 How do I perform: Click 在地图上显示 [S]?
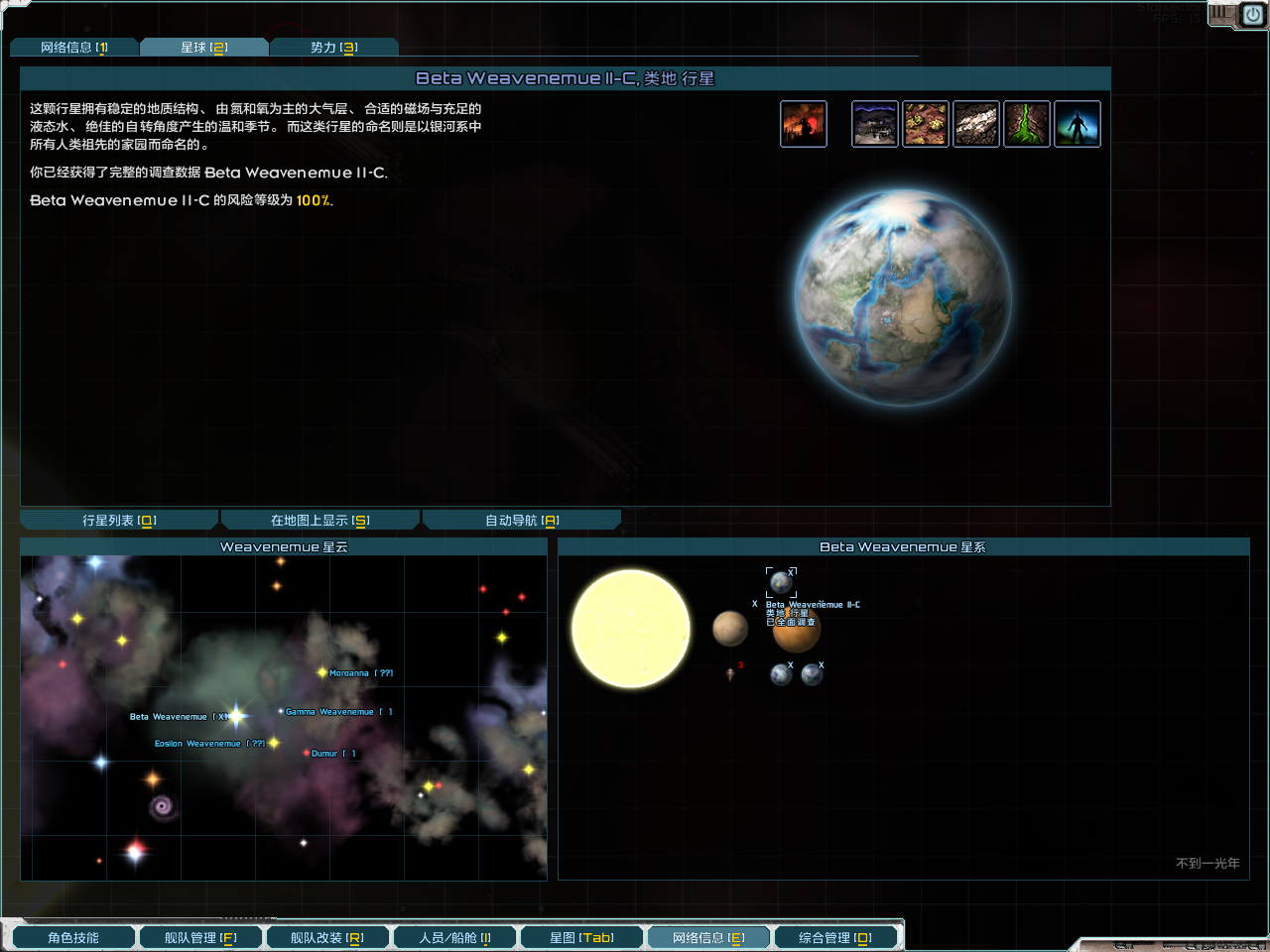(x=319, y=519)
